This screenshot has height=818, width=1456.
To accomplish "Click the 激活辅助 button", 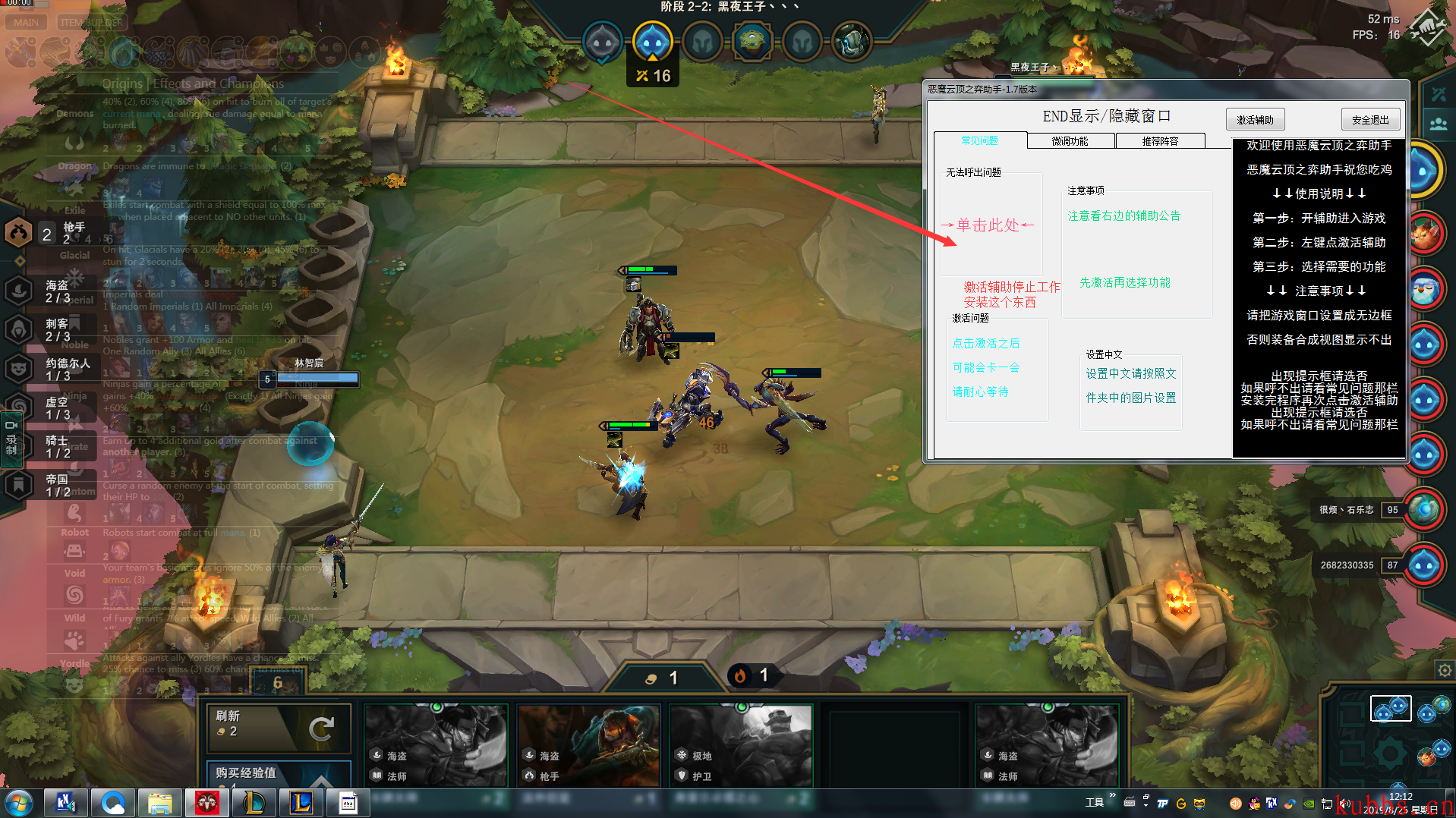I will tap(1255, 120).
